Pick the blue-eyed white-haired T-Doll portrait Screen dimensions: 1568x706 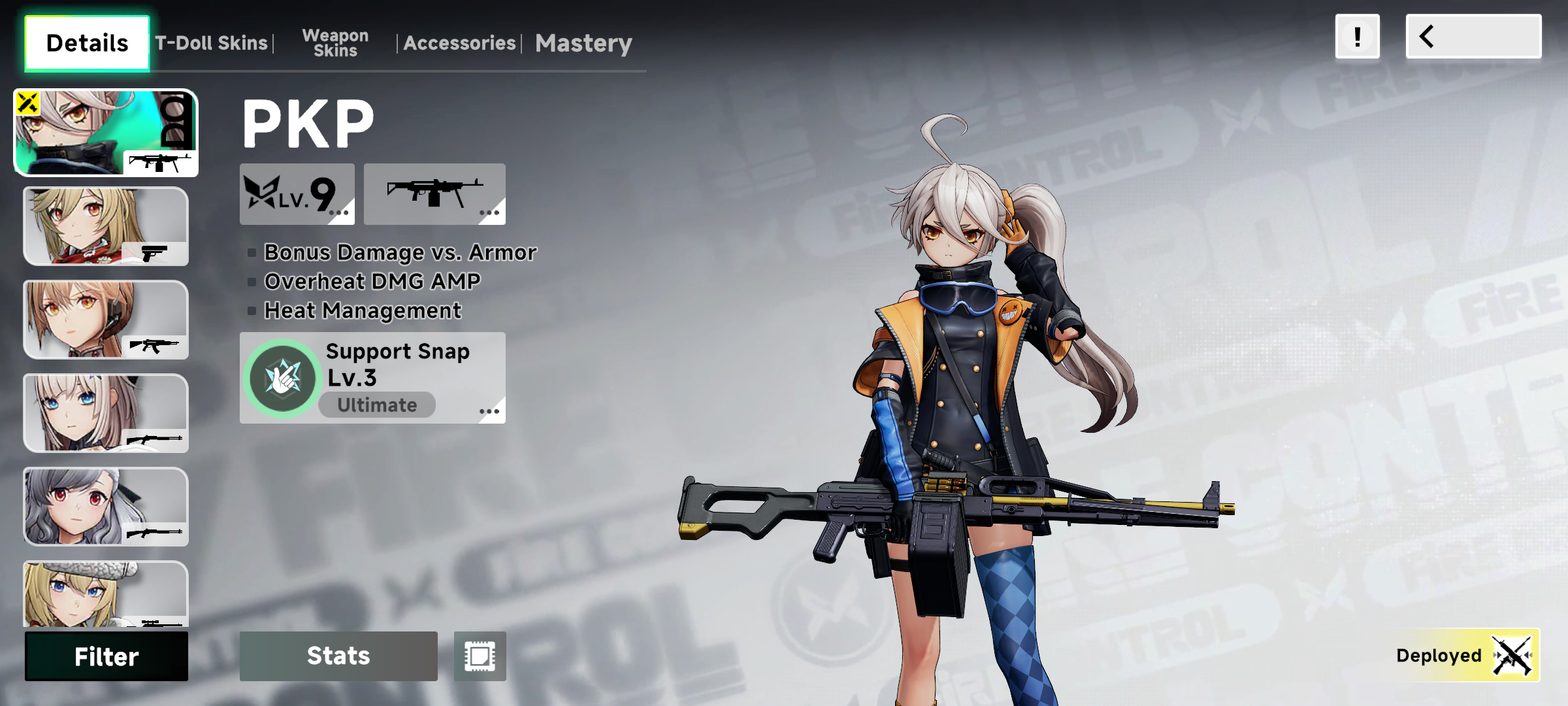pyautogui.click(x=106, y=413)
